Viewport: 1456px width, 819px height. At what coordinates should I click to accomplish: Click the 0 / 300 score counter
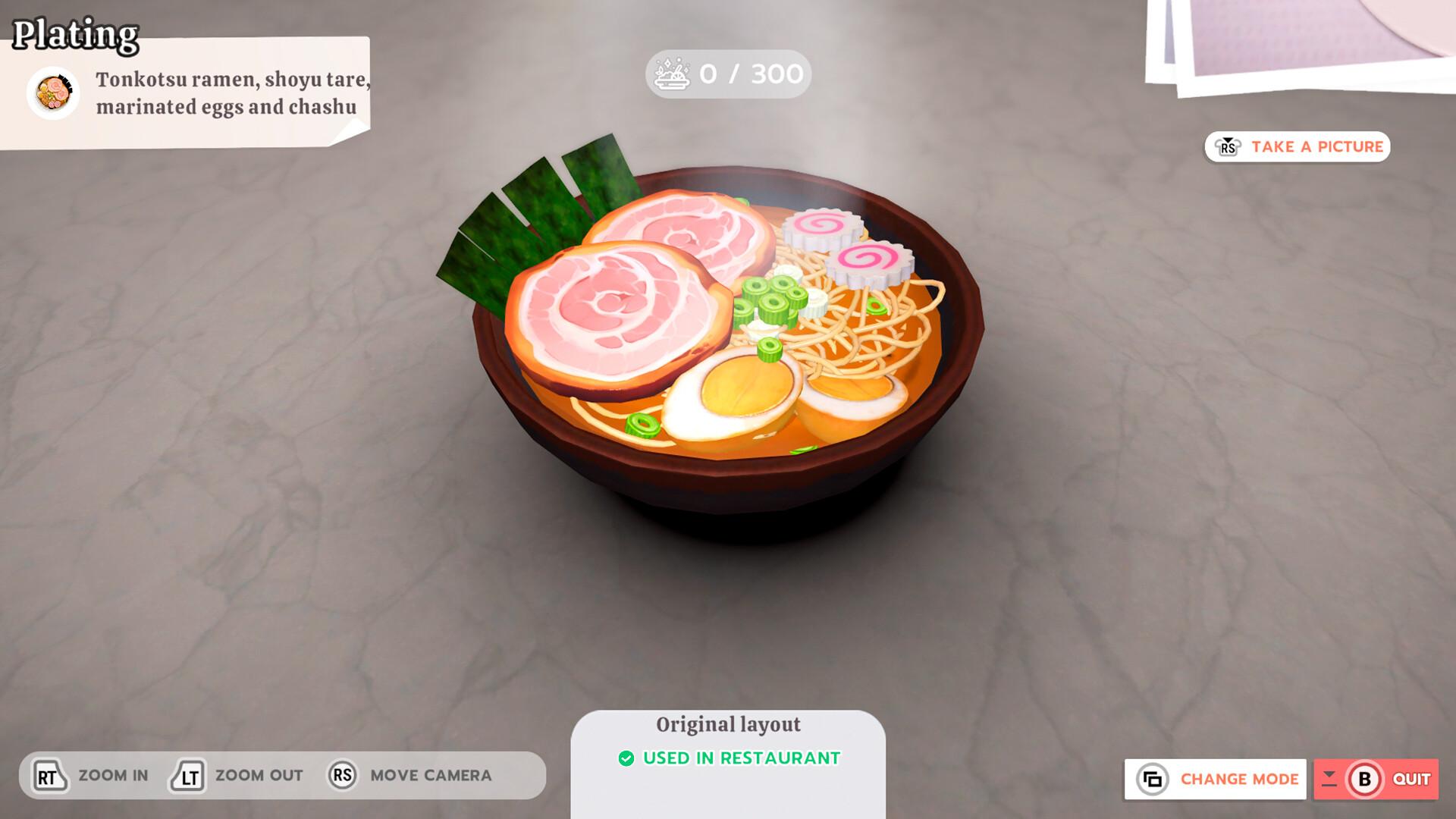[x=749, y=72]
